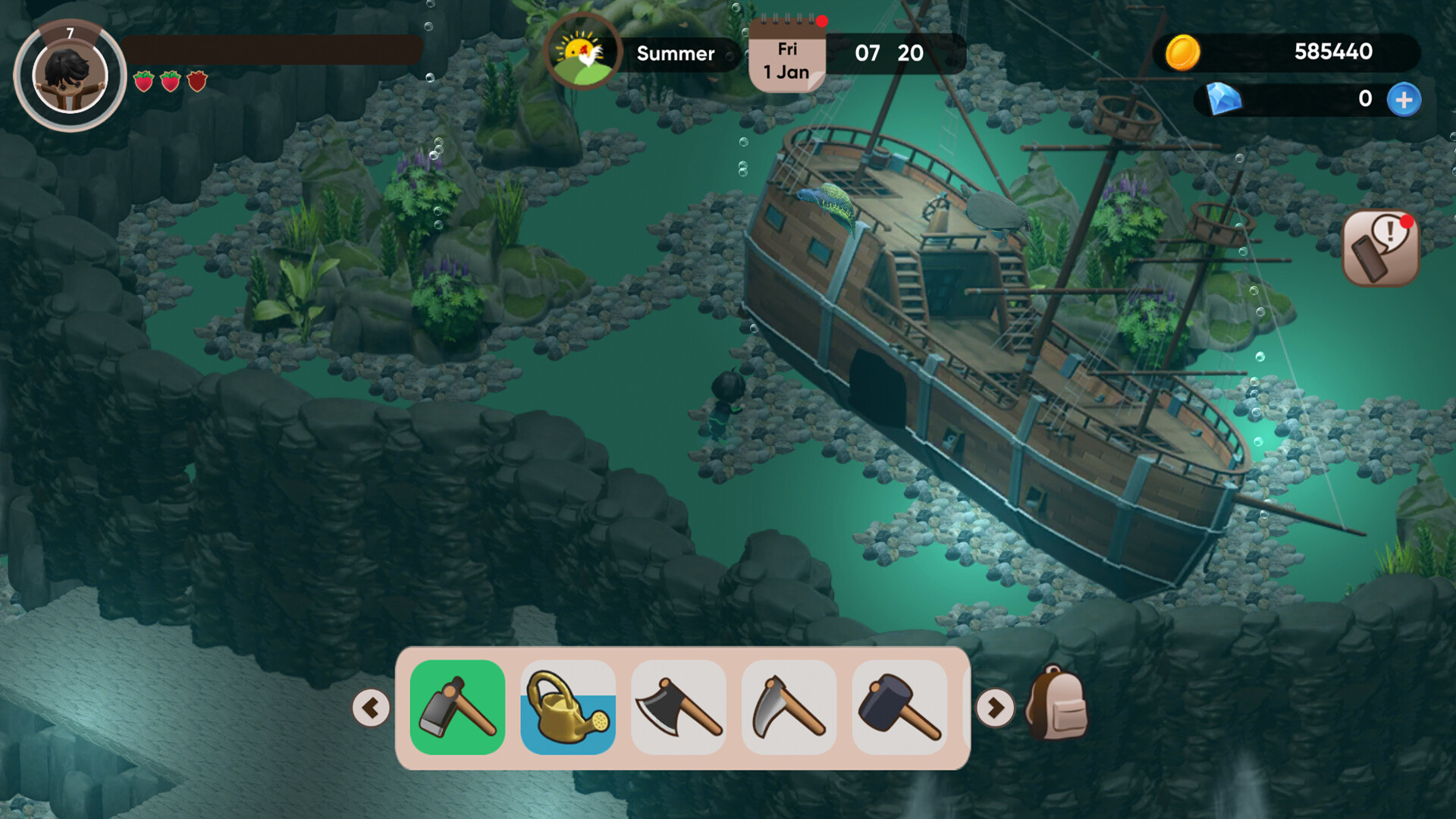
Task: Equip the battle axe from the hotbar
Action: pyautogui.click(x=678, y=708)
